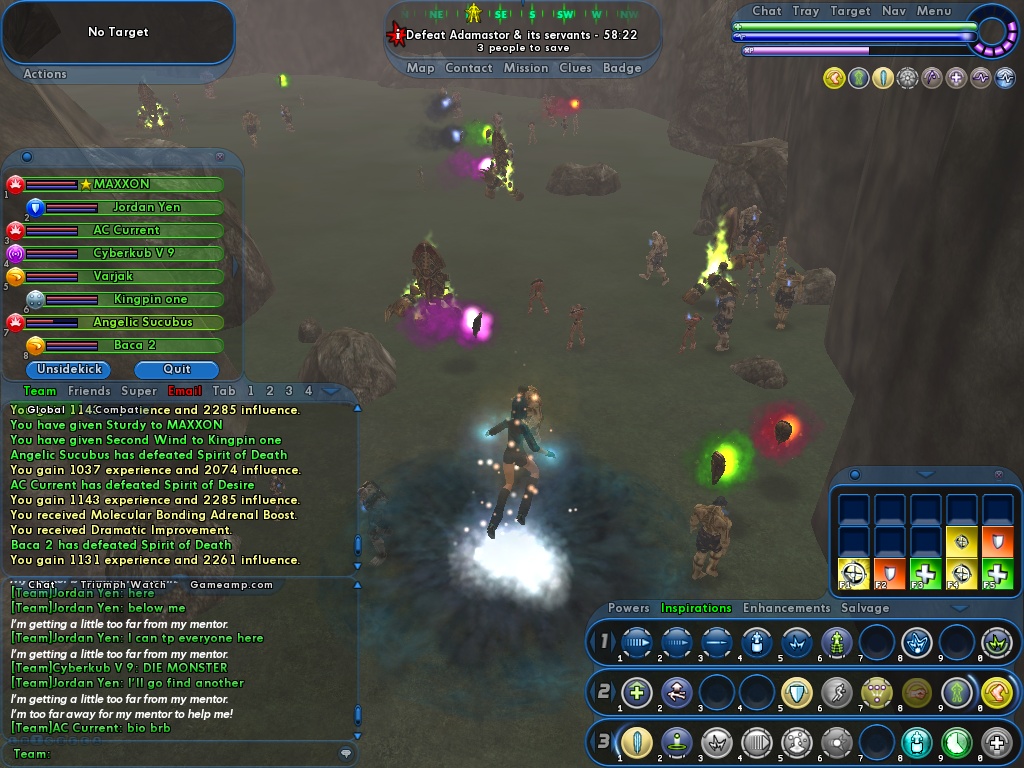Quit the team
Image resolution: width=1024 pixels, height=768 pixels.
pos(176,369)
